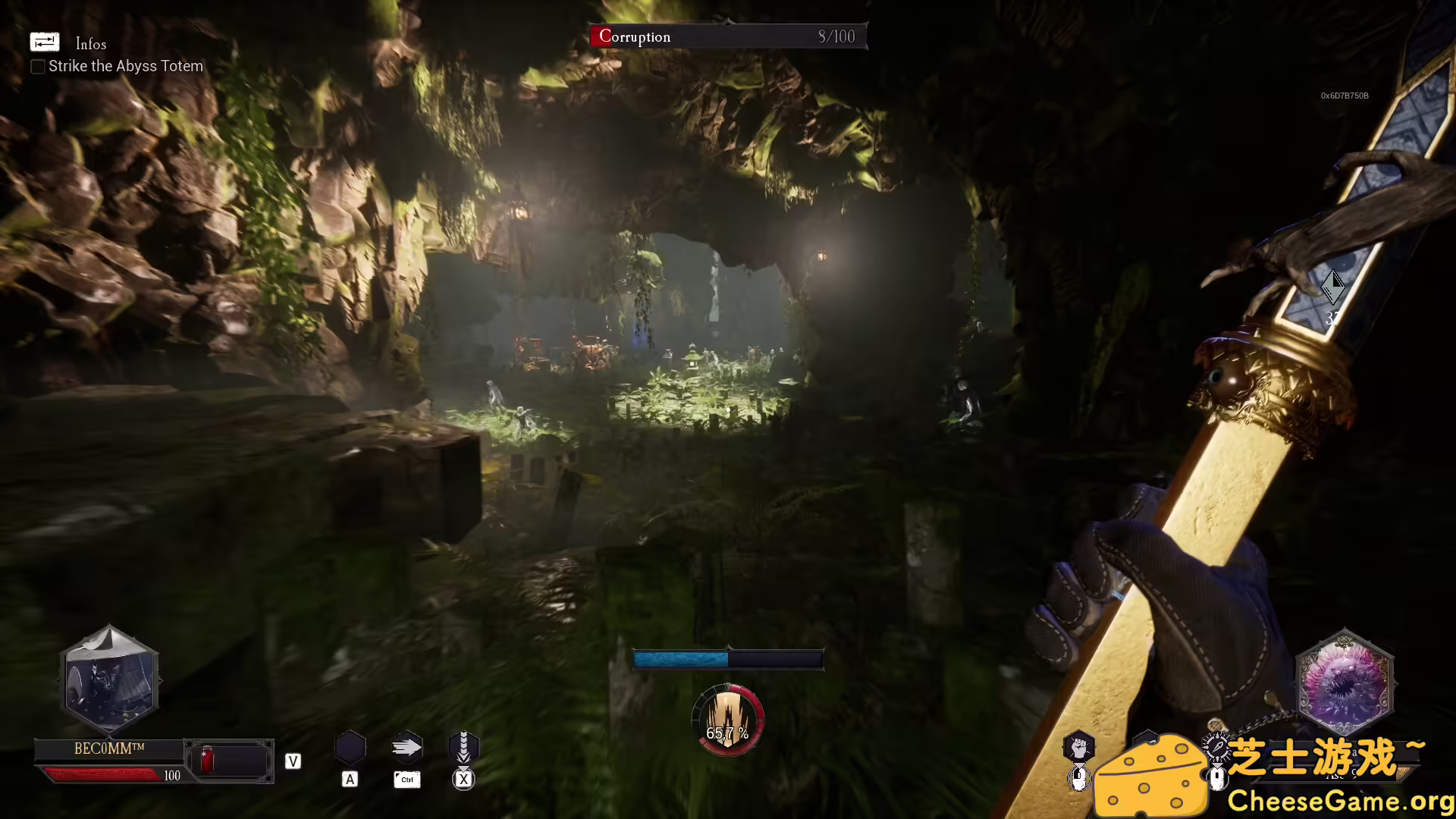Click the BEC0MM health bar label
This screenshot has height=819, width=1456.
click(x=108, y=748)
